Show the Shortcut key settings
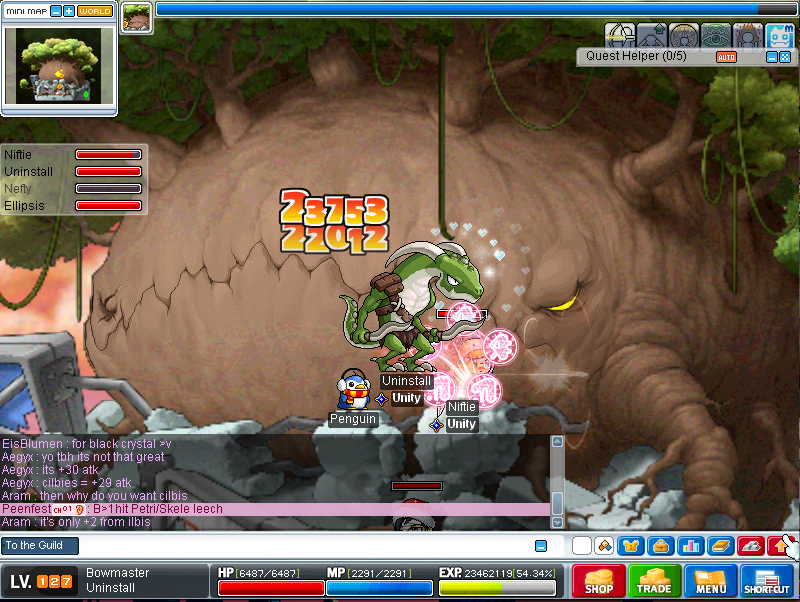 [x=767, y=582]
